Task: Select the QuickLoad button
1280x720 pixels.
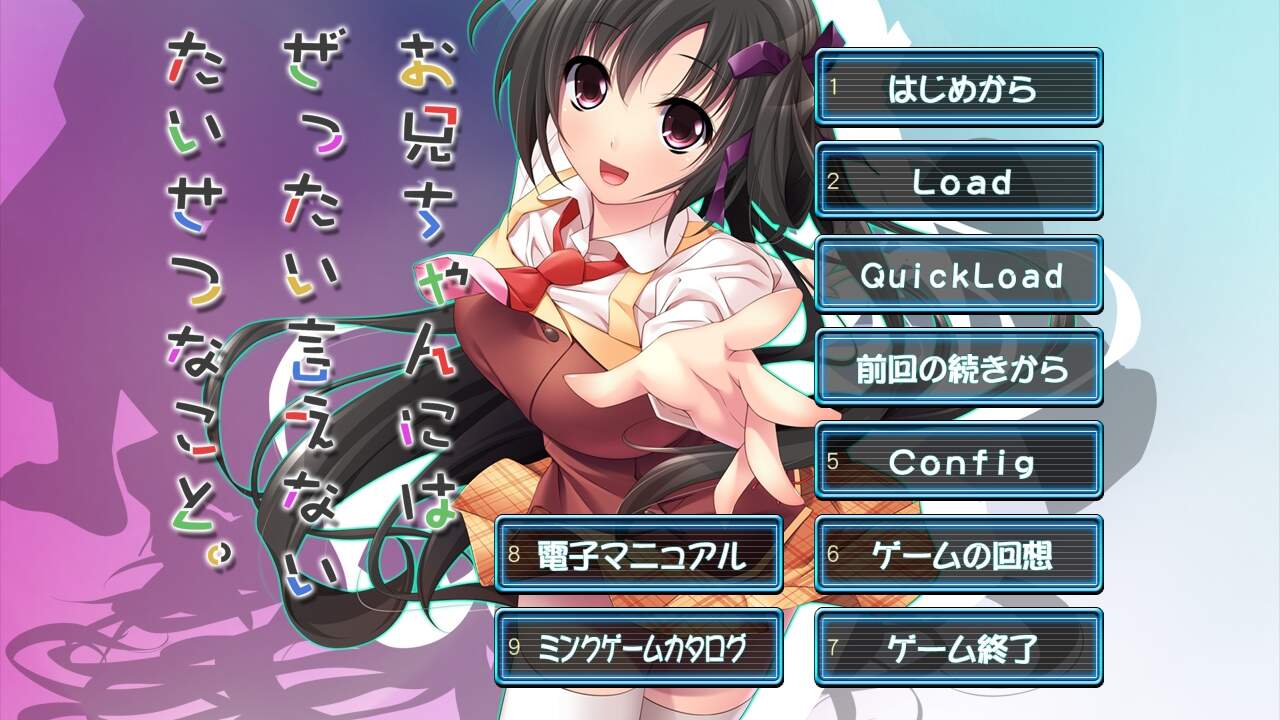Action: (x=959, y=275)
